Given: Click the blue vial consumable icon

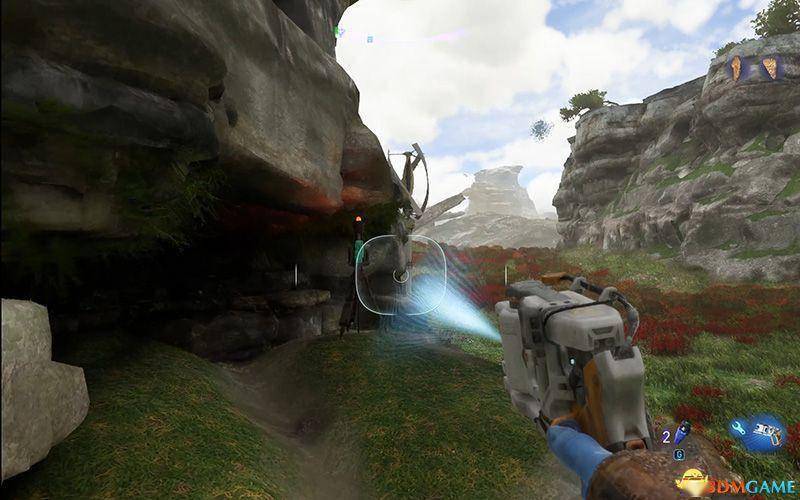Looking at the screenshot, I should [682, 431].
